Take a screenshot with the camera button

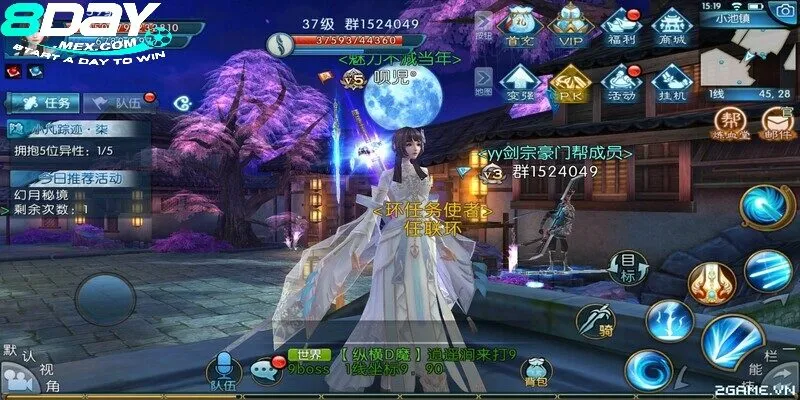[x=783, y=11]
